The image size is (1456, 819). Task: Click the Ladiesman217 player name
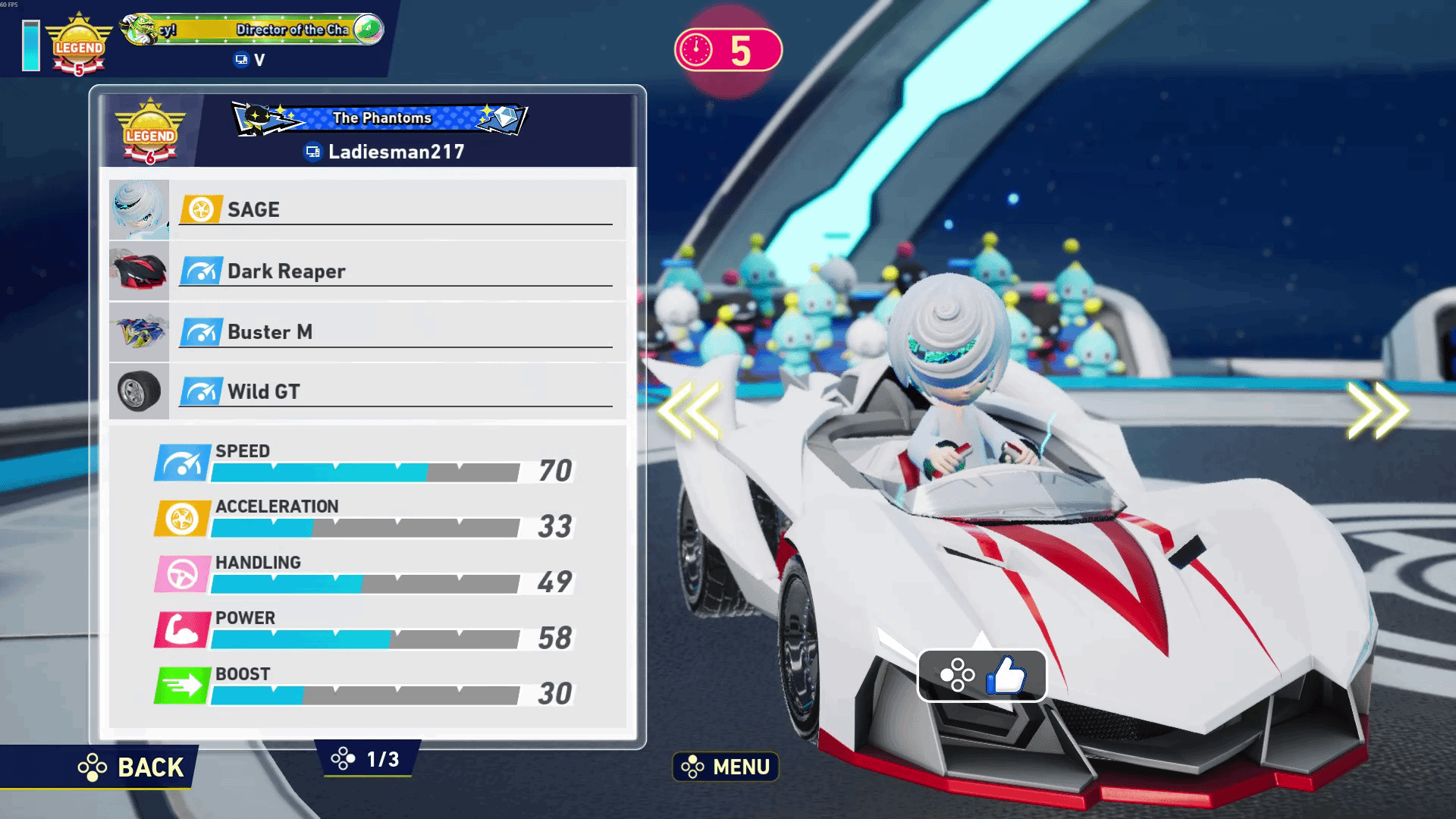tap(395, 152)
